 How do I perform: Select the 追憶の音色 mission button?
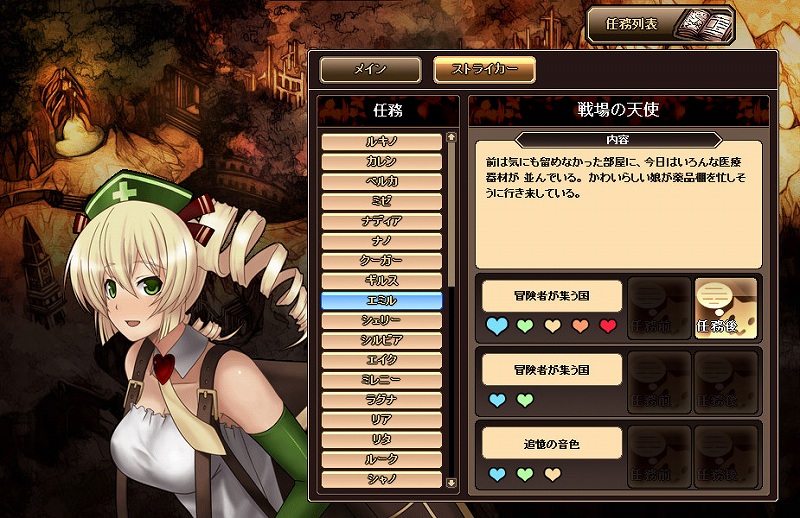pos(552,442)
